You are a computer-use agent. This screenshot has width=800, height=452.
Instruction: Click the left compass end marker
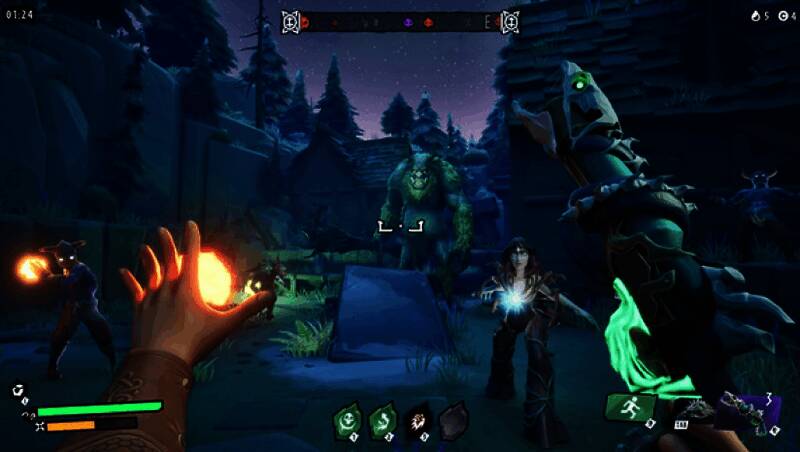(x=290, y=21)
